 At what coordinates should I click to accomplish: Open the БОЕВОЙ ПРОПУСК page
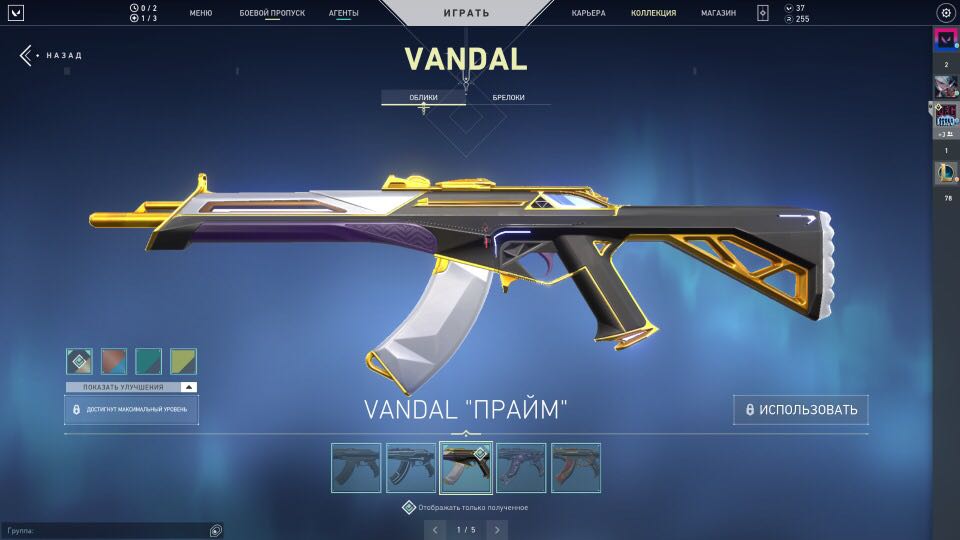coord(271,13)
